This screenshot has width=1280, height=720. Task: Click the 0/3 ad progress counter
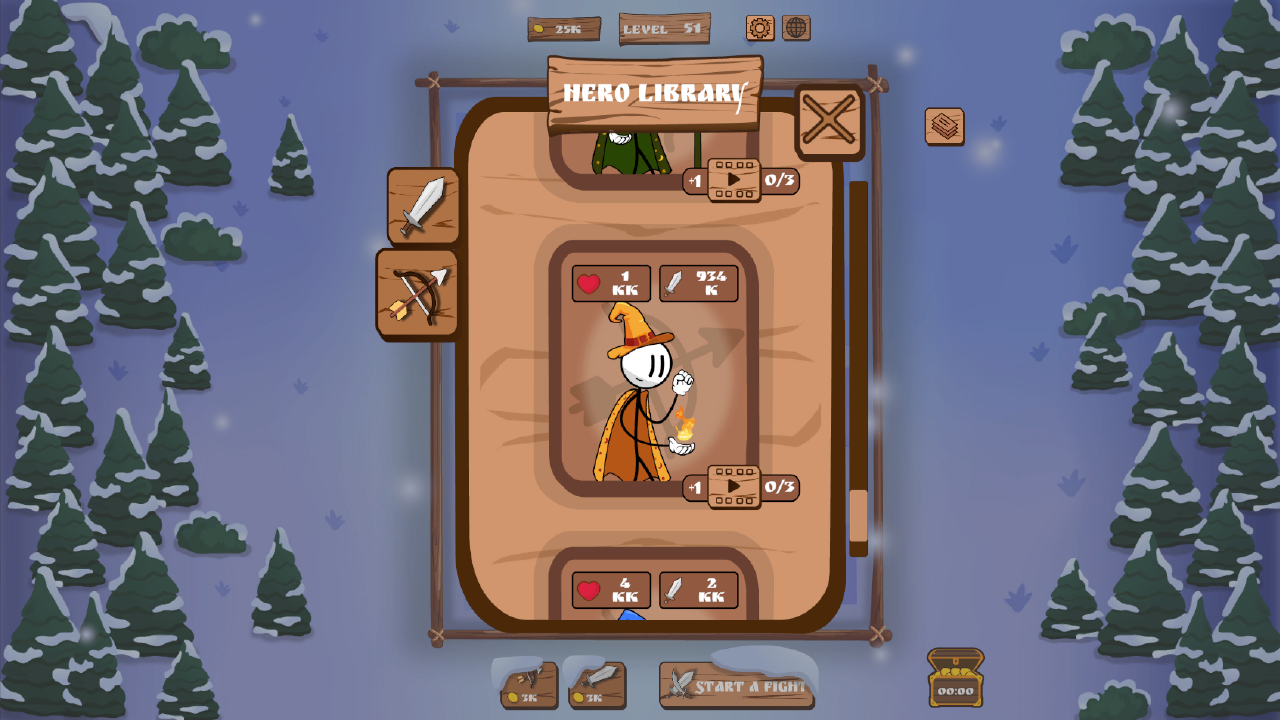click(782, 487)
